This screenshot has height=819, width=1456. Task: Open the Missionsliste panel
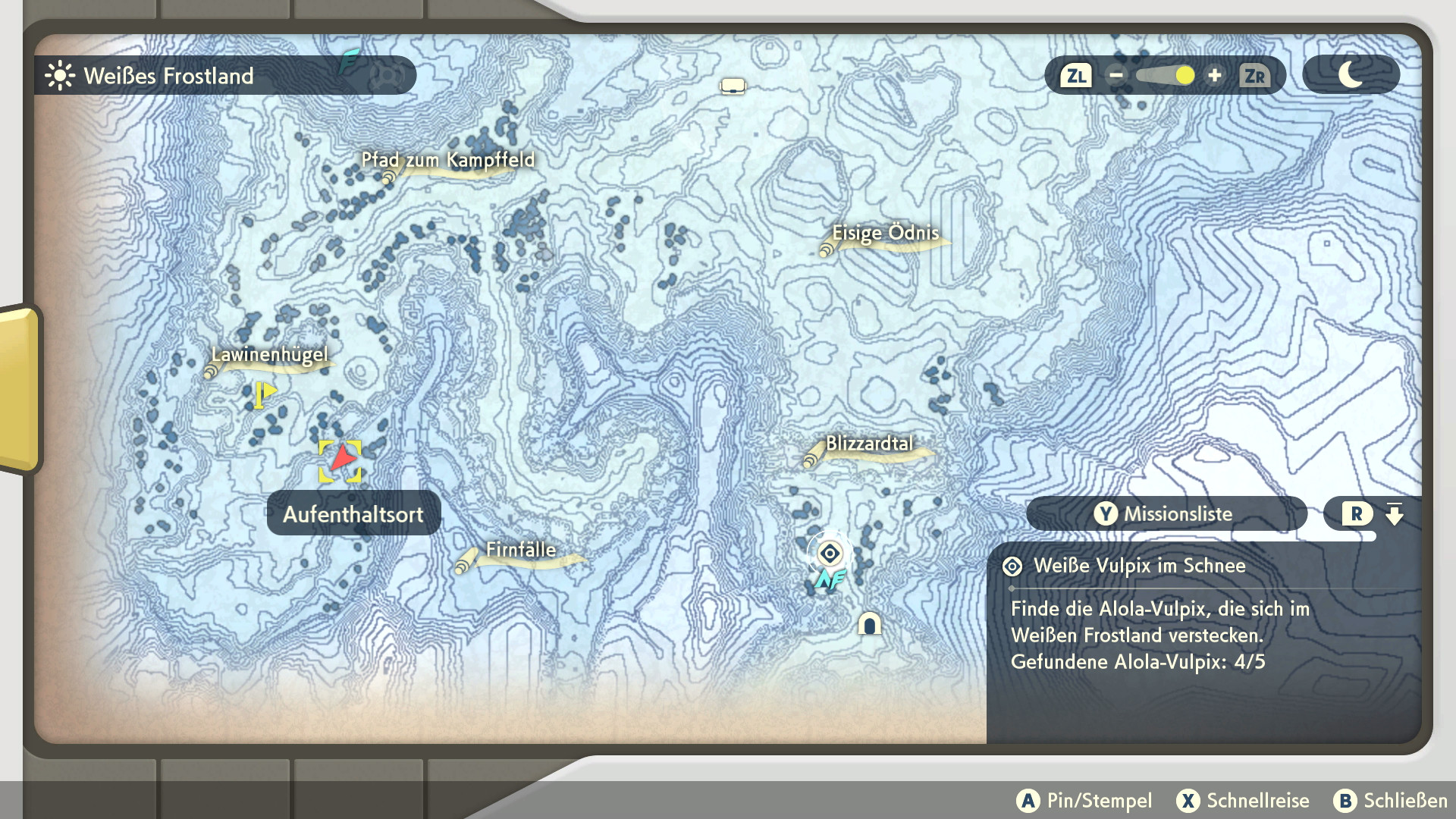coord(1166,514)
